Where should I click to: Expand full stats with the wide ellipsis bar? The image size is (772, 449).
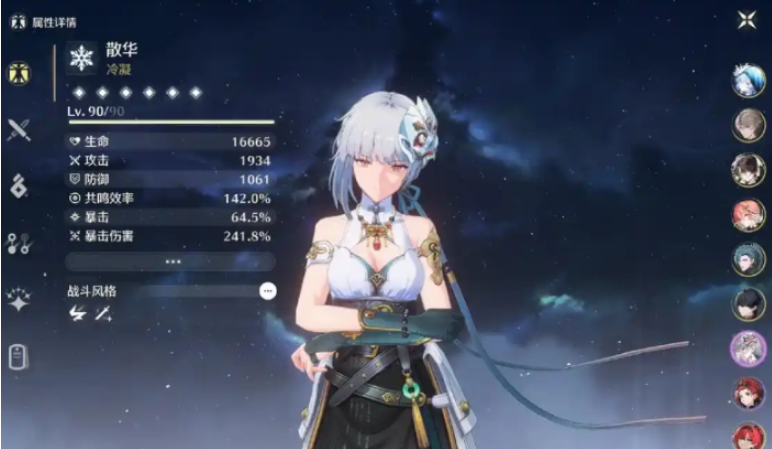[172, 261]
